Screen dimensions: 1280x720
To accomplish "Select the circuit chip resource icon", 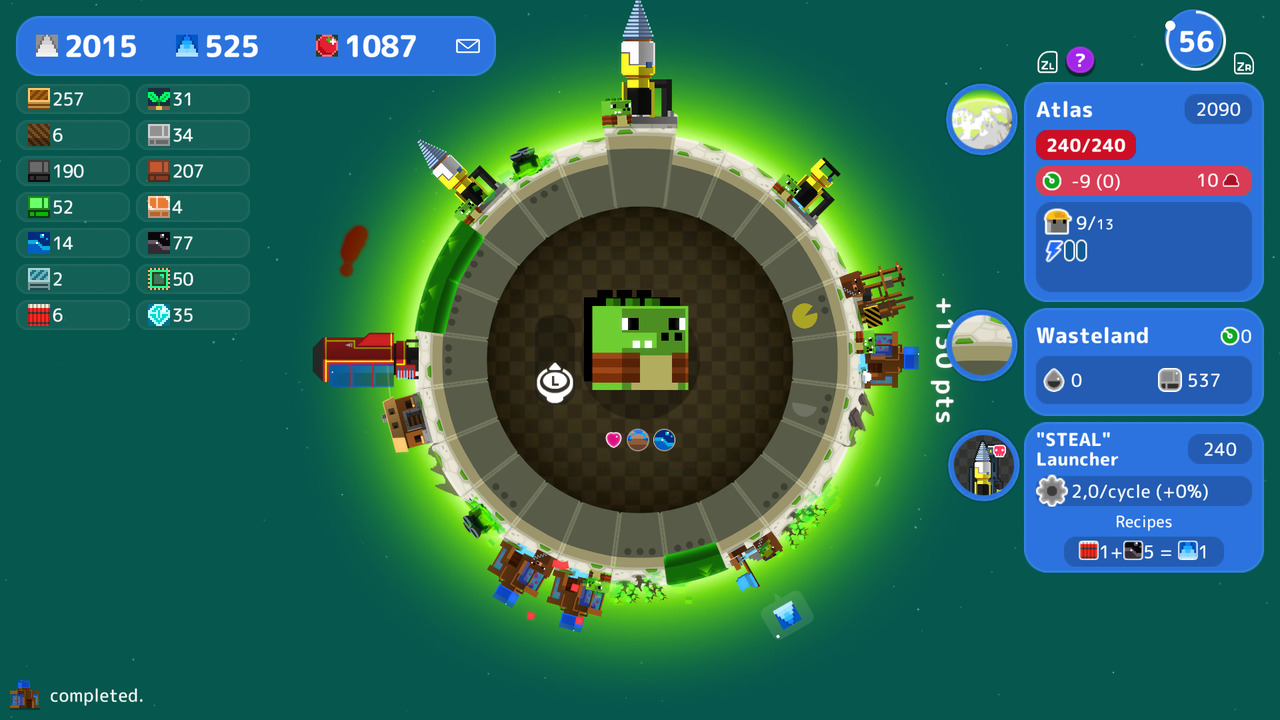I will pos(157,279).
